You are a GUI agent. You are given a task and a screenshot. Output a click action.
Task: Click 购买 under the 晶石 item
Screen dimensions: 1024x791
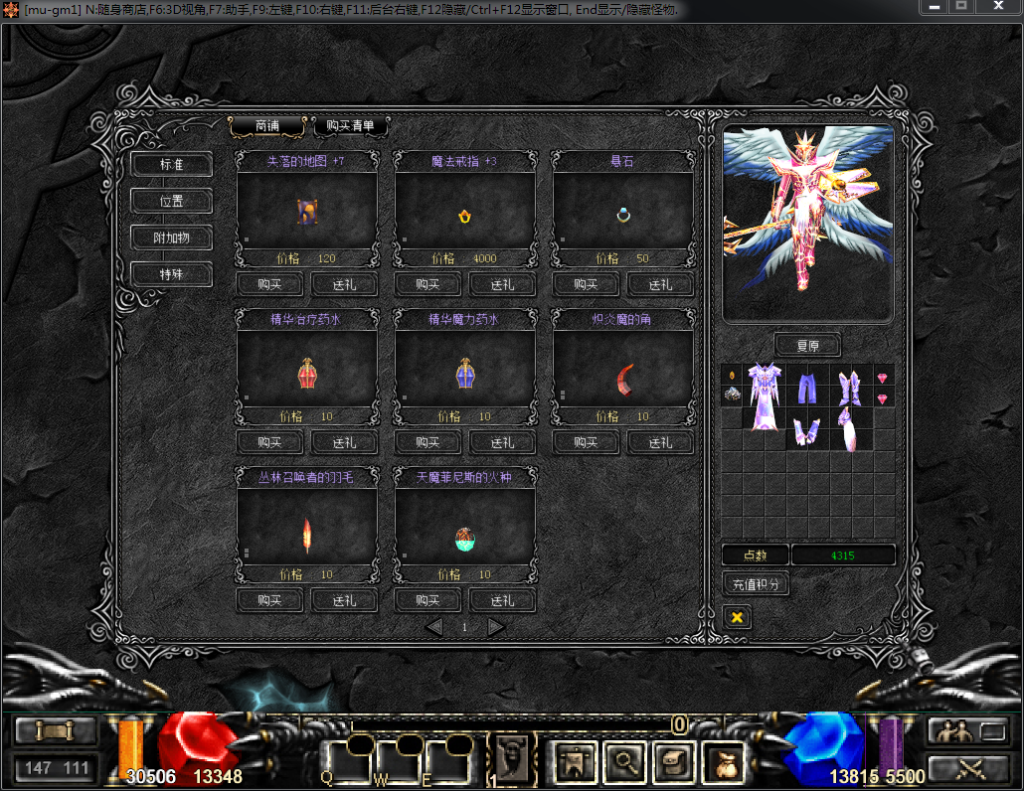click(x=586, y=284)
